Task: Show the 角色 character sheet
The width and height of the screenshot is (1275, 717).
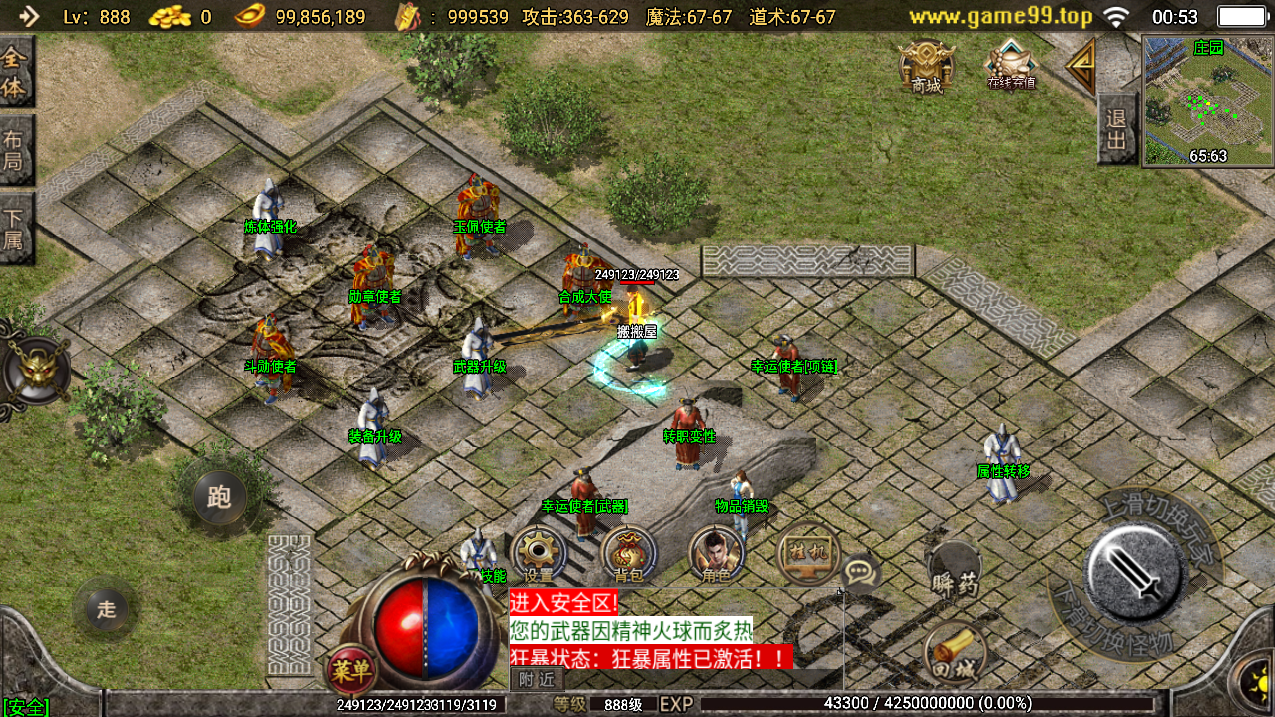Action: pyautogui.click(x=716, y=553)
